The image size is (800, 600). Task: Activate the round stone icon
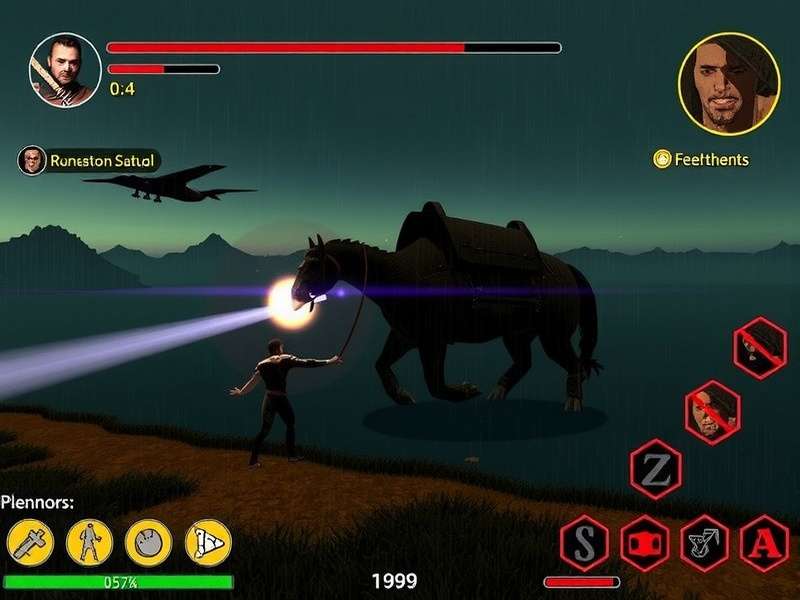148,543
